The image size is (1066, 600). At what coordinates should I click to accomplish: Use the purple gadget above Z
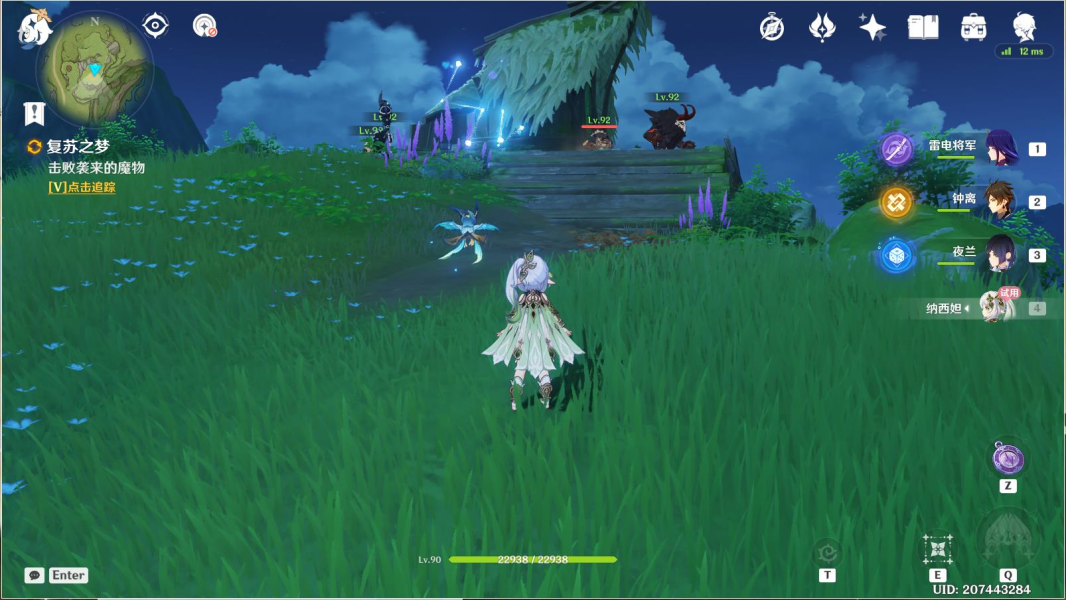1007,459
